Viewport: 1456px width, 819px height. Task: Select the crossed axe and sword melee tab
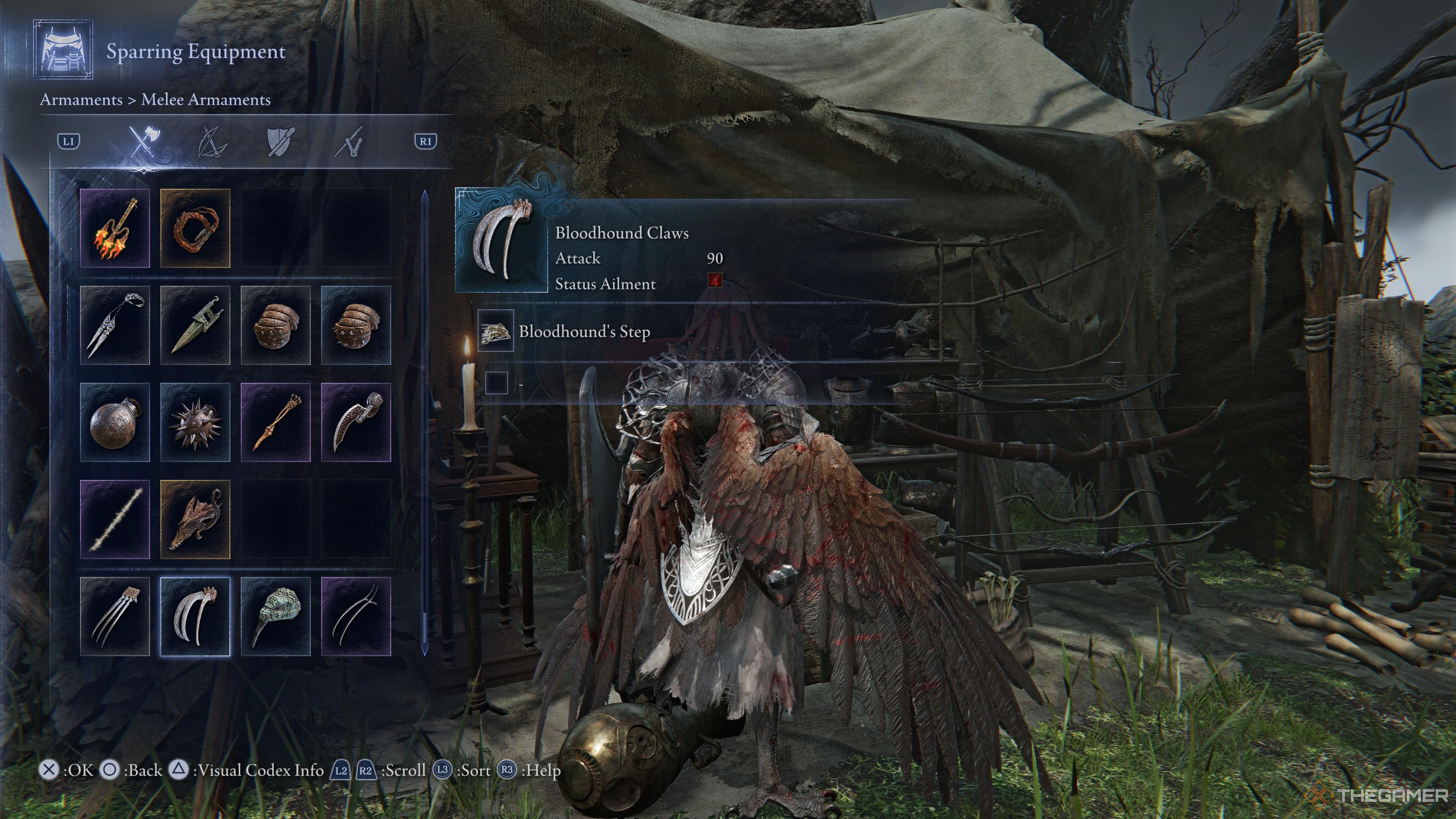tap(145, 141)
